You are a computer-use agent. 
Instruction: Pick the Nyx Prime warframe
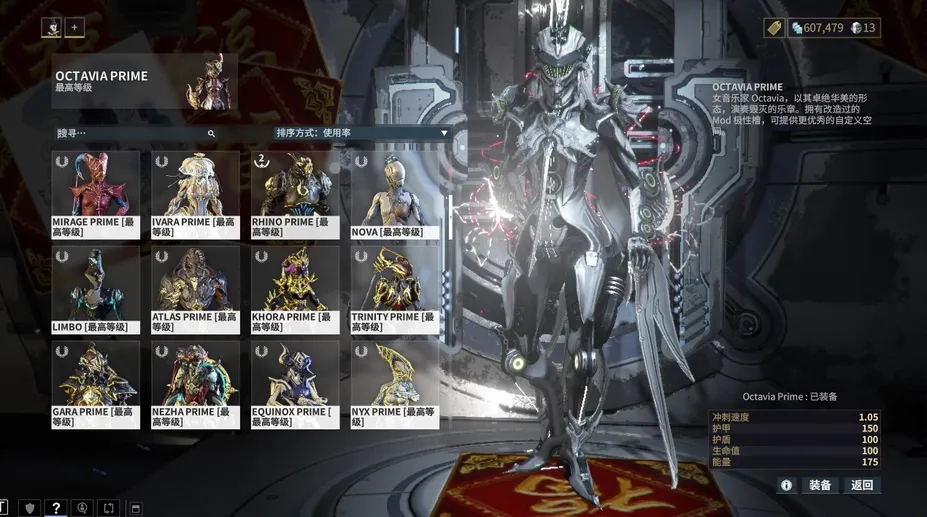click(395, 383)
